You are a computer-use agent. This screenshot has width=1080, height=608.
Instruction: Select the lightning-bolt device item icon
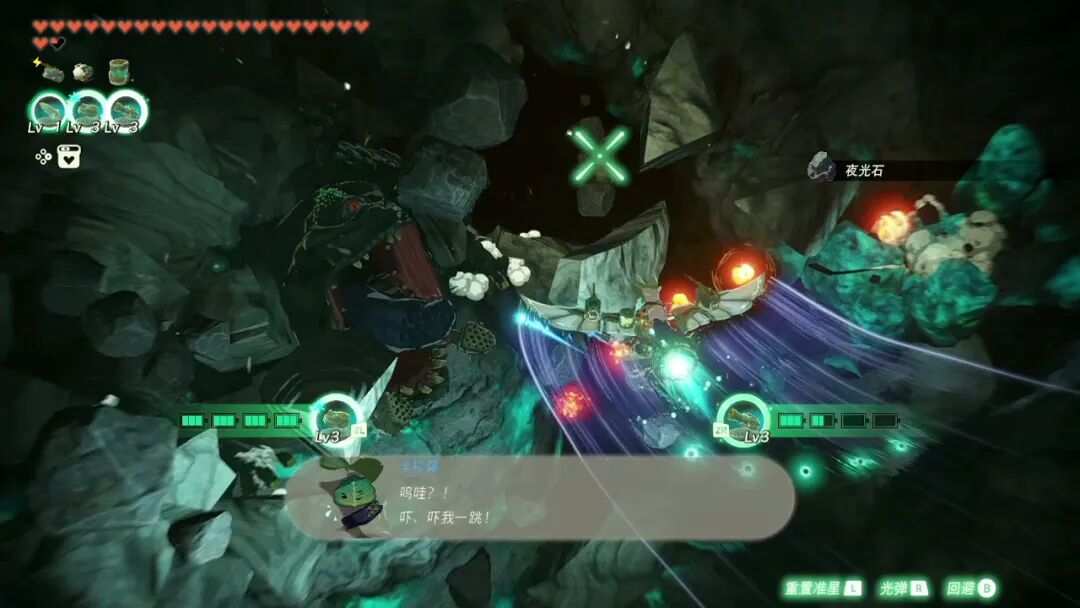click(x=50, y=72)
